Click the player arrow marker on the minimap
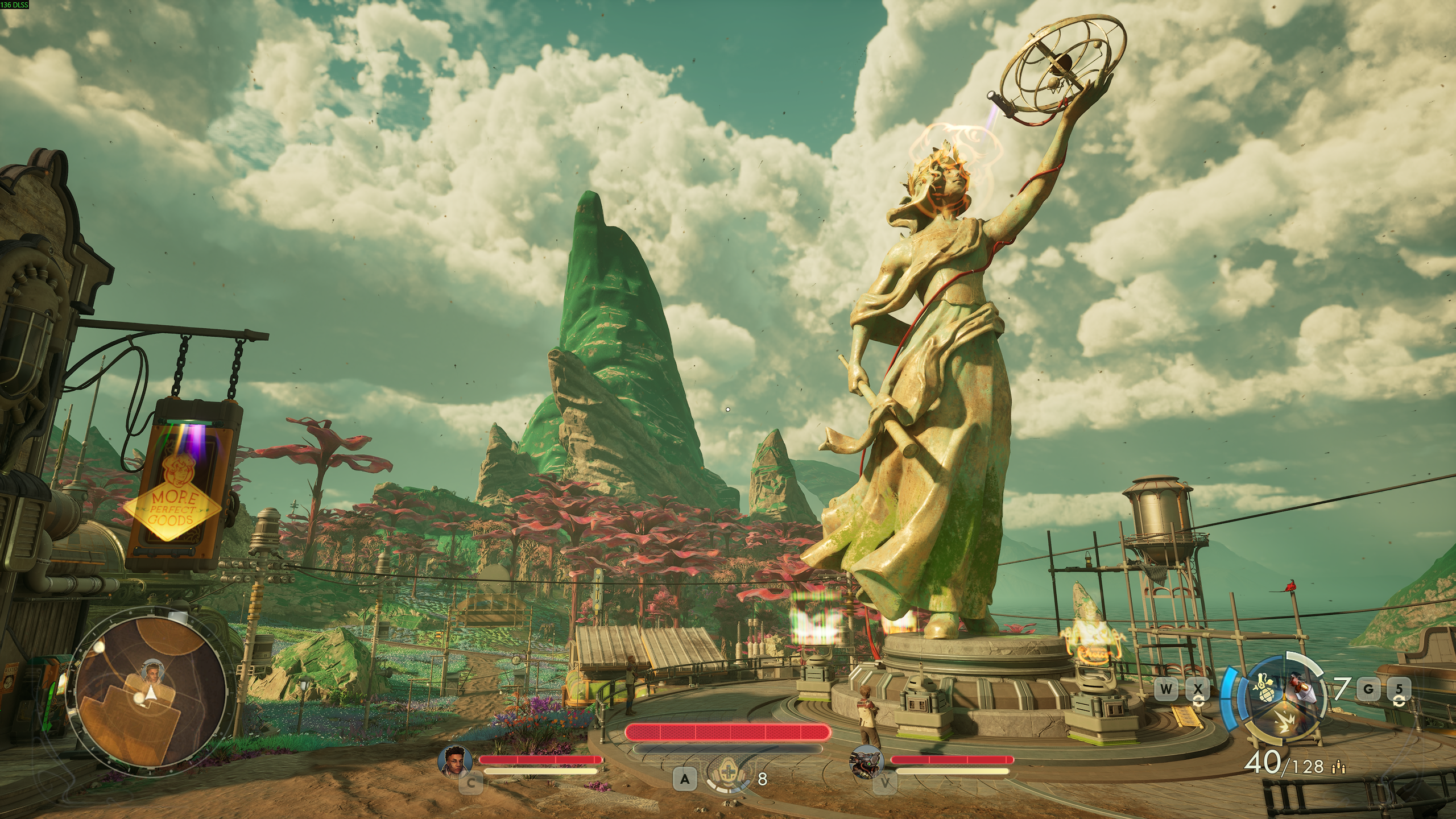The image size is (1456, 819). coord(151,693)
